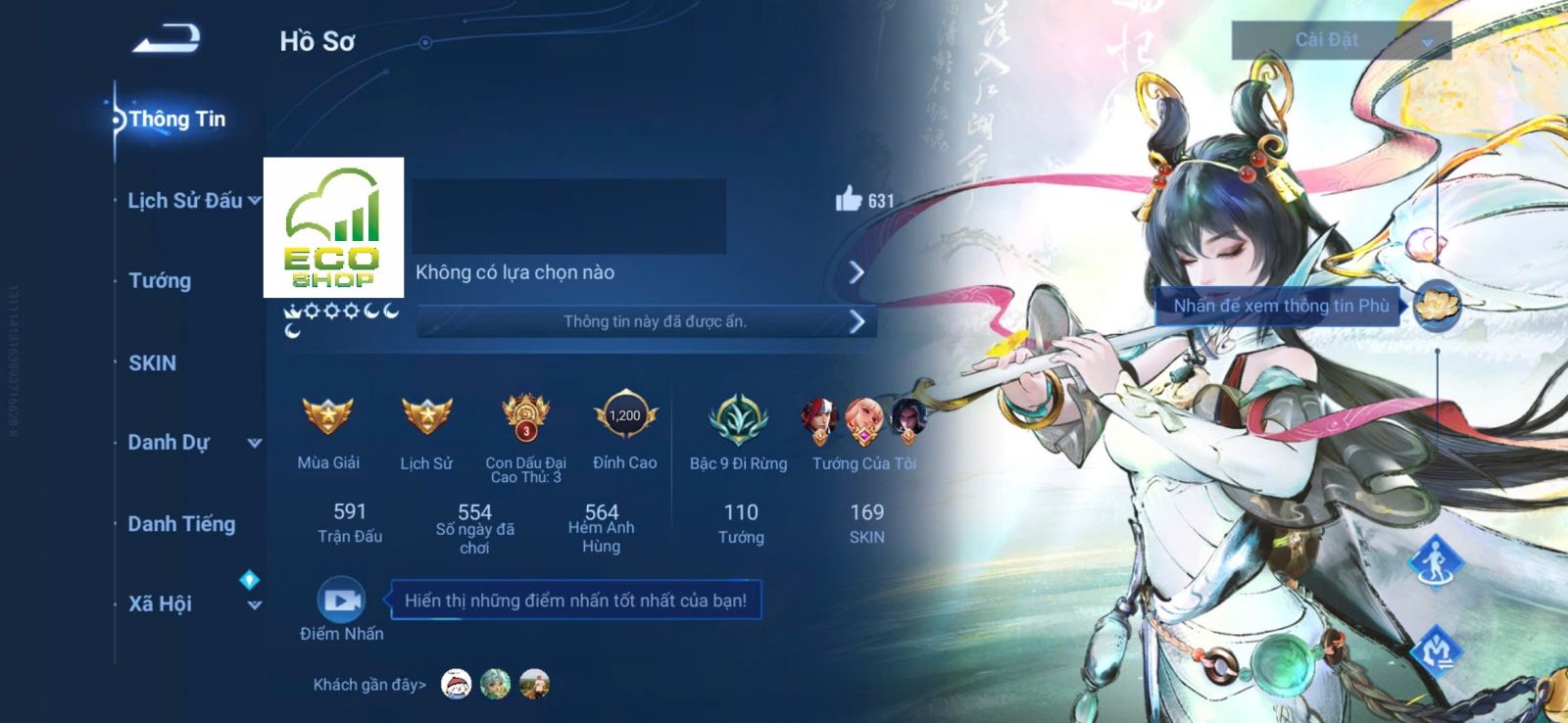Open the Điểm Nhấn video highlights

pos(341,601)
